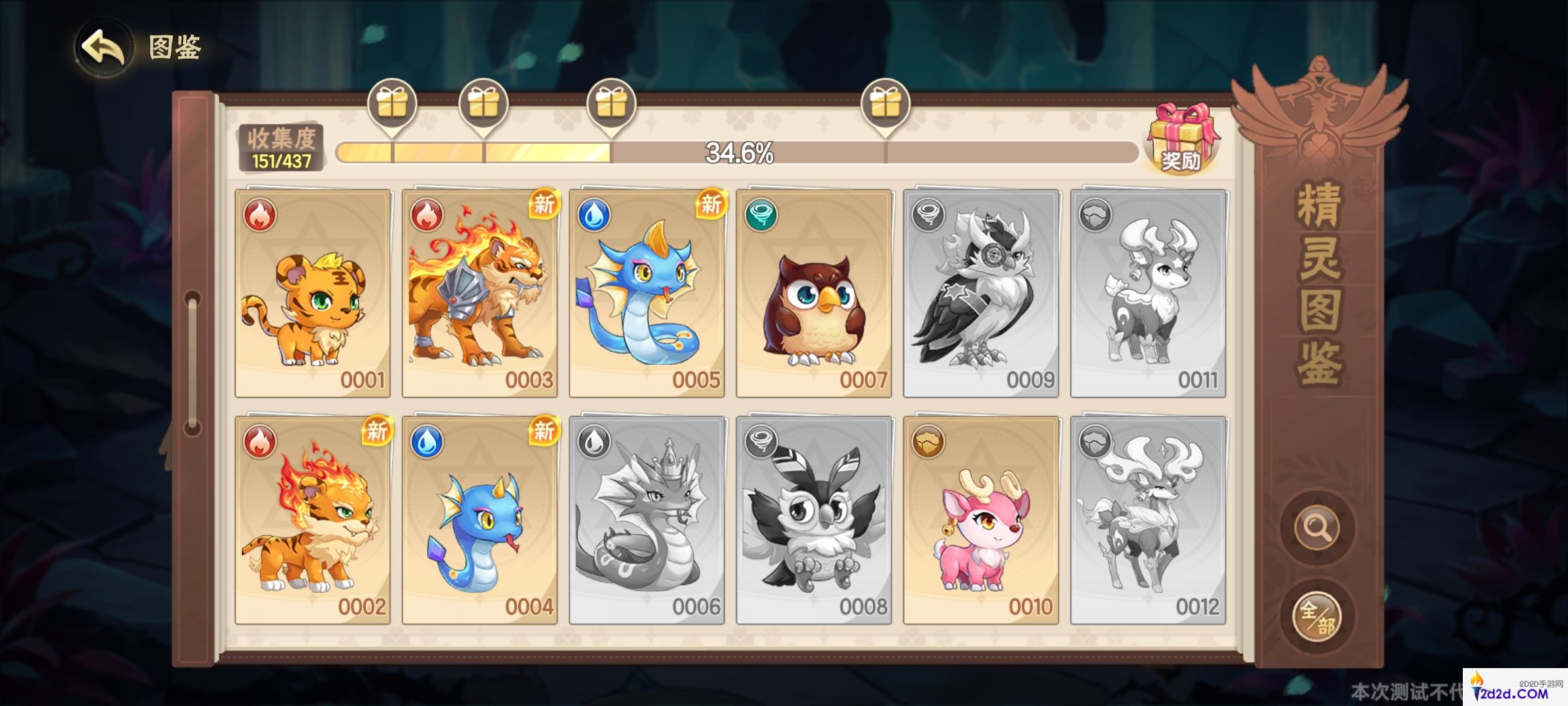This screenshot has height=706, width=1568.
Task: Go back using the return arrow
Action: (x=103, y=47)
